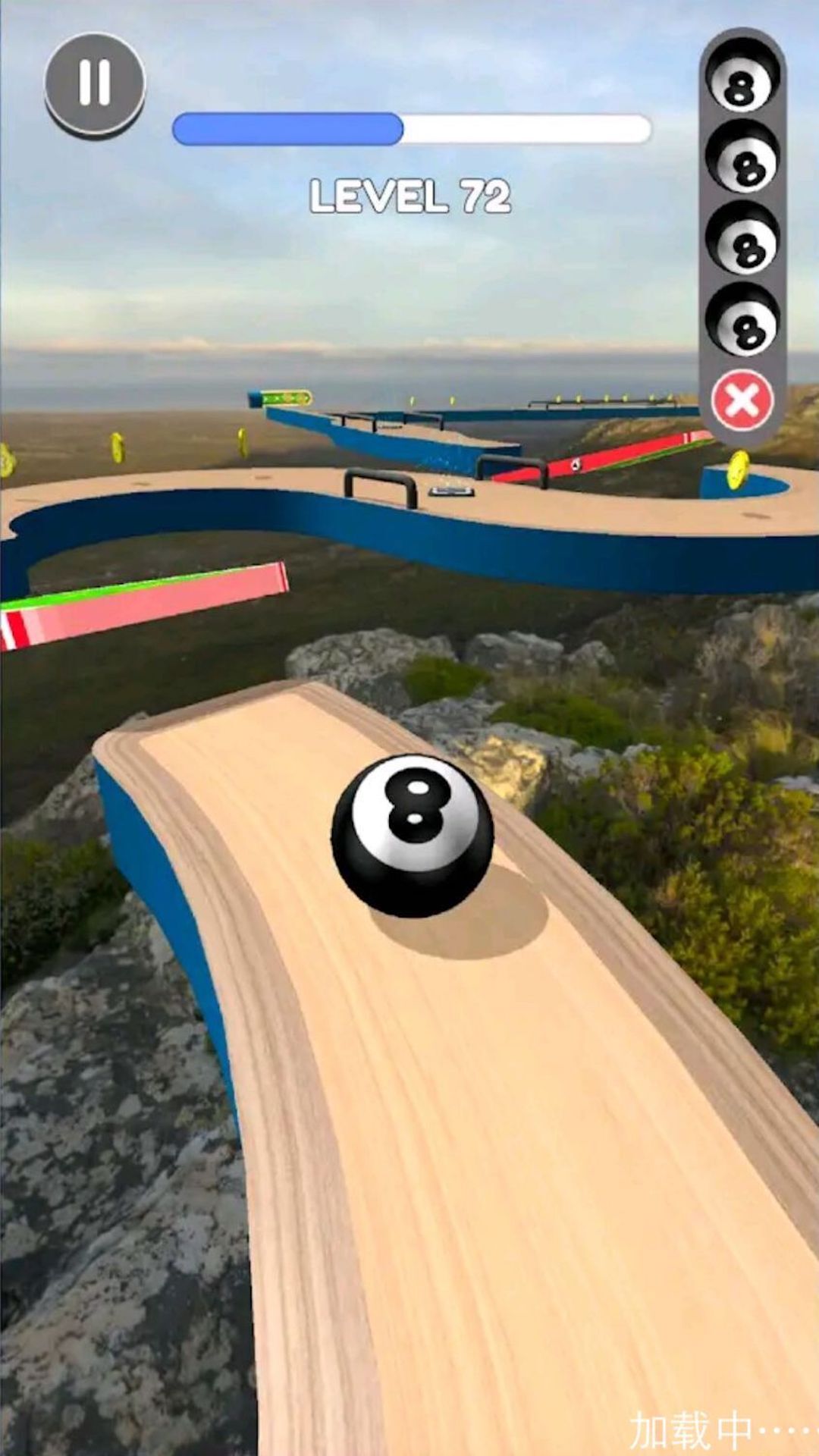Tap the red X lives marker
The height and width of the screenshot is (1456, 819).
point(742,400)
